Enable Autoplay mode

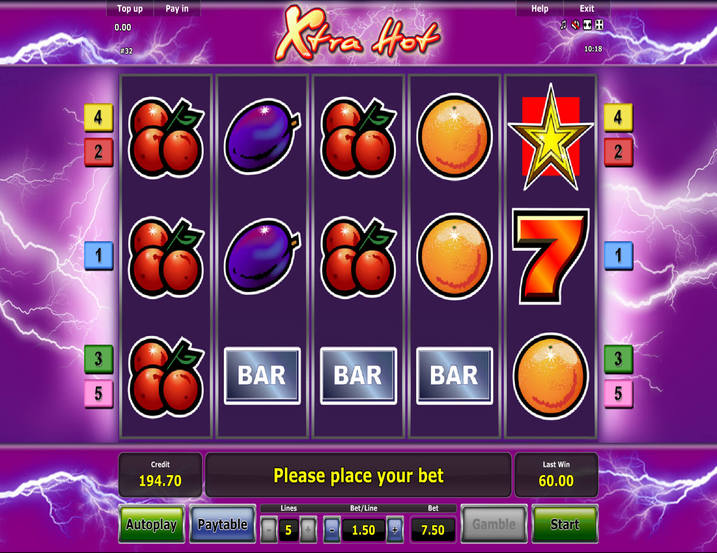151,524
